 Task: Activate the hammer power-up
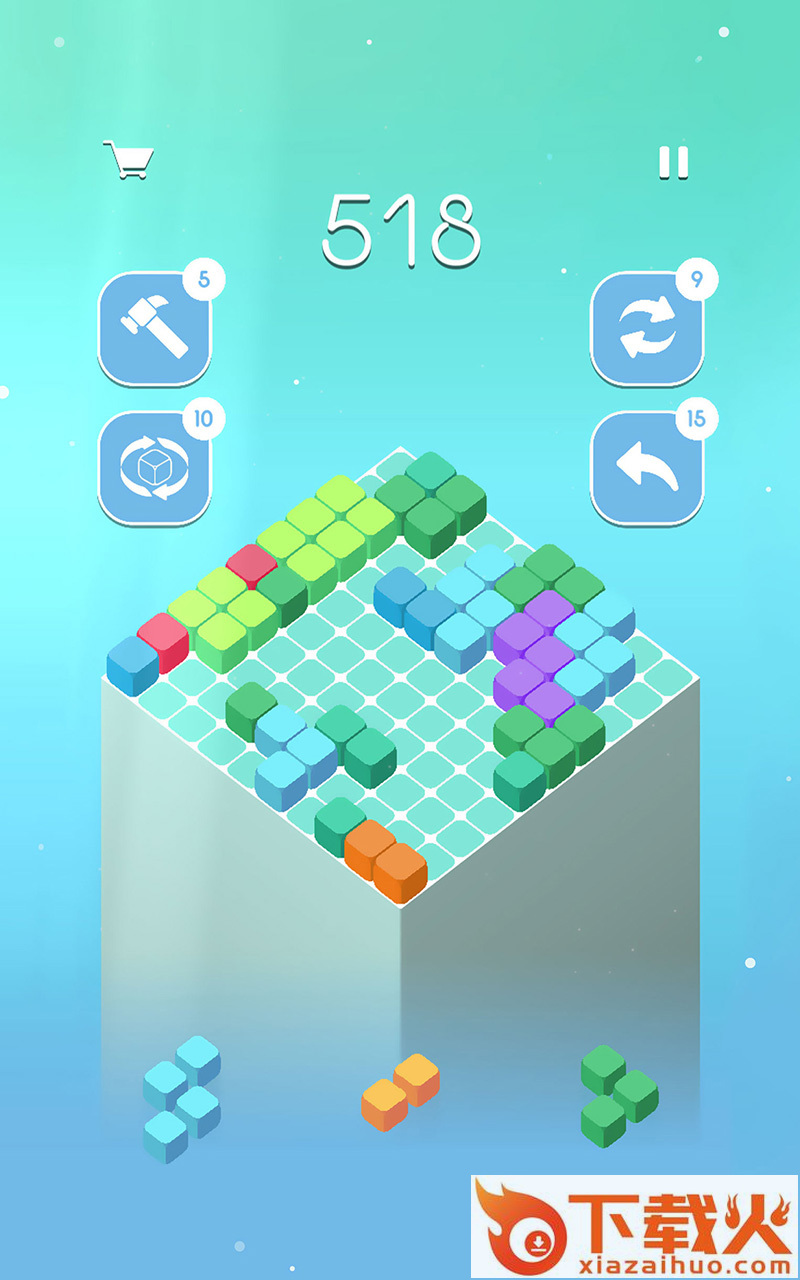pyautogui.click(x=155, y=328)
